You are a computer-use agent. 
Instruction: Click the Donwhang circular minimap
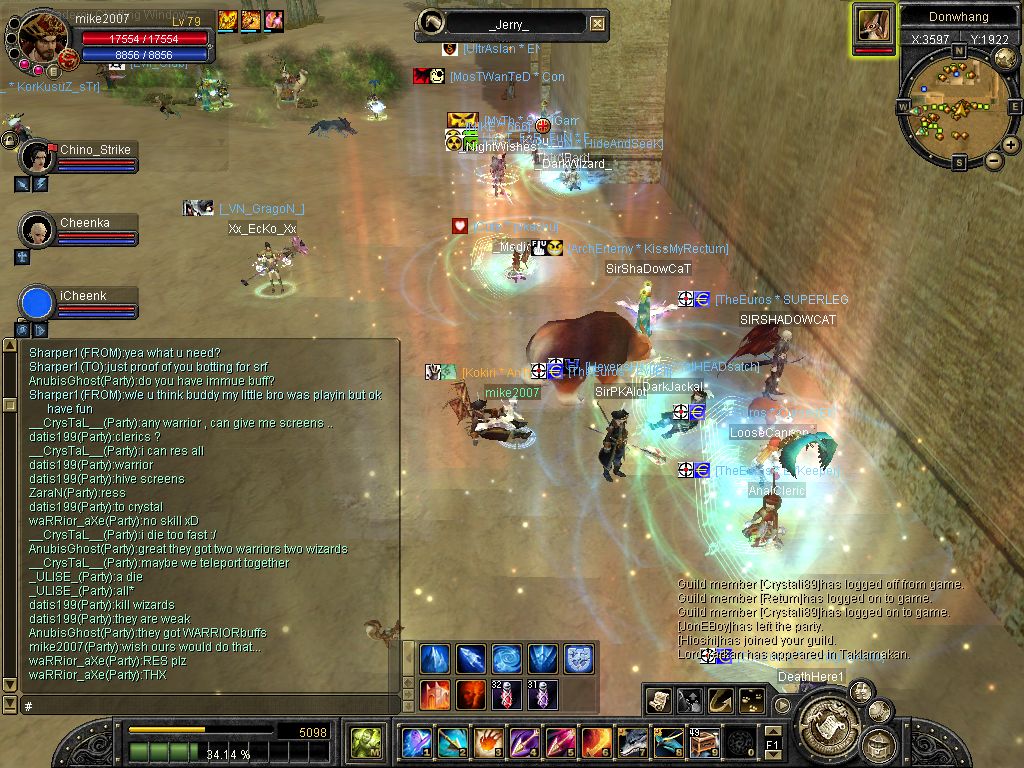tap(957, 103)
